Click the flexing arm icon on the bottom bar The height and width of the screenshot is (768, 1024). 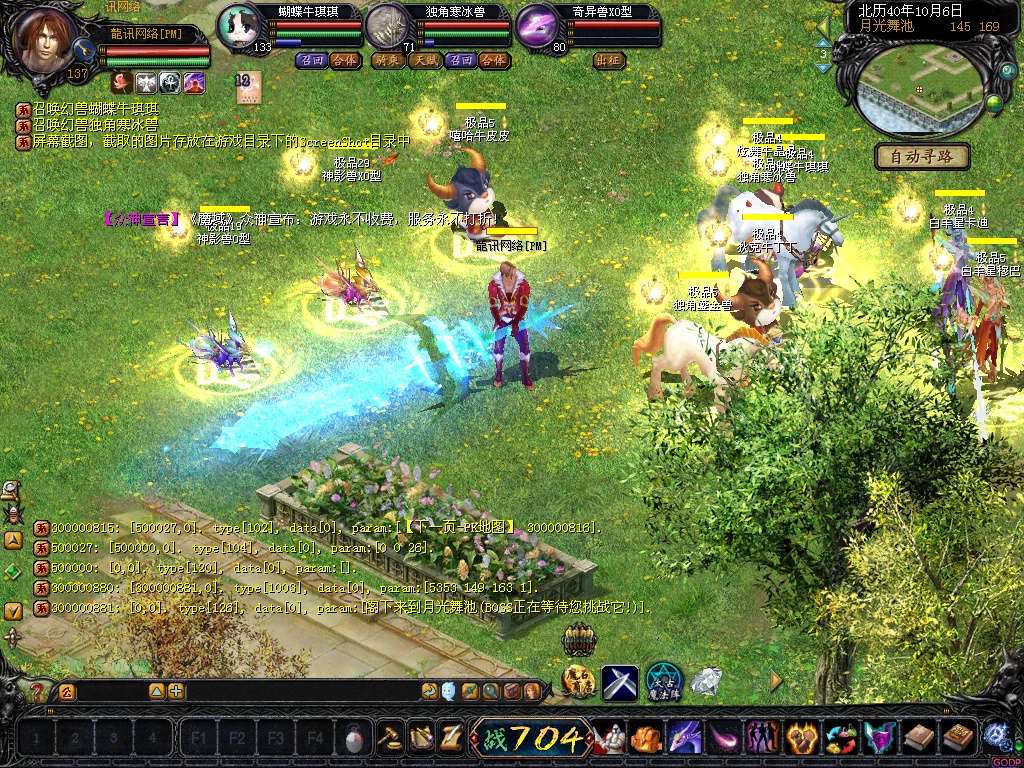pos(645,739)
